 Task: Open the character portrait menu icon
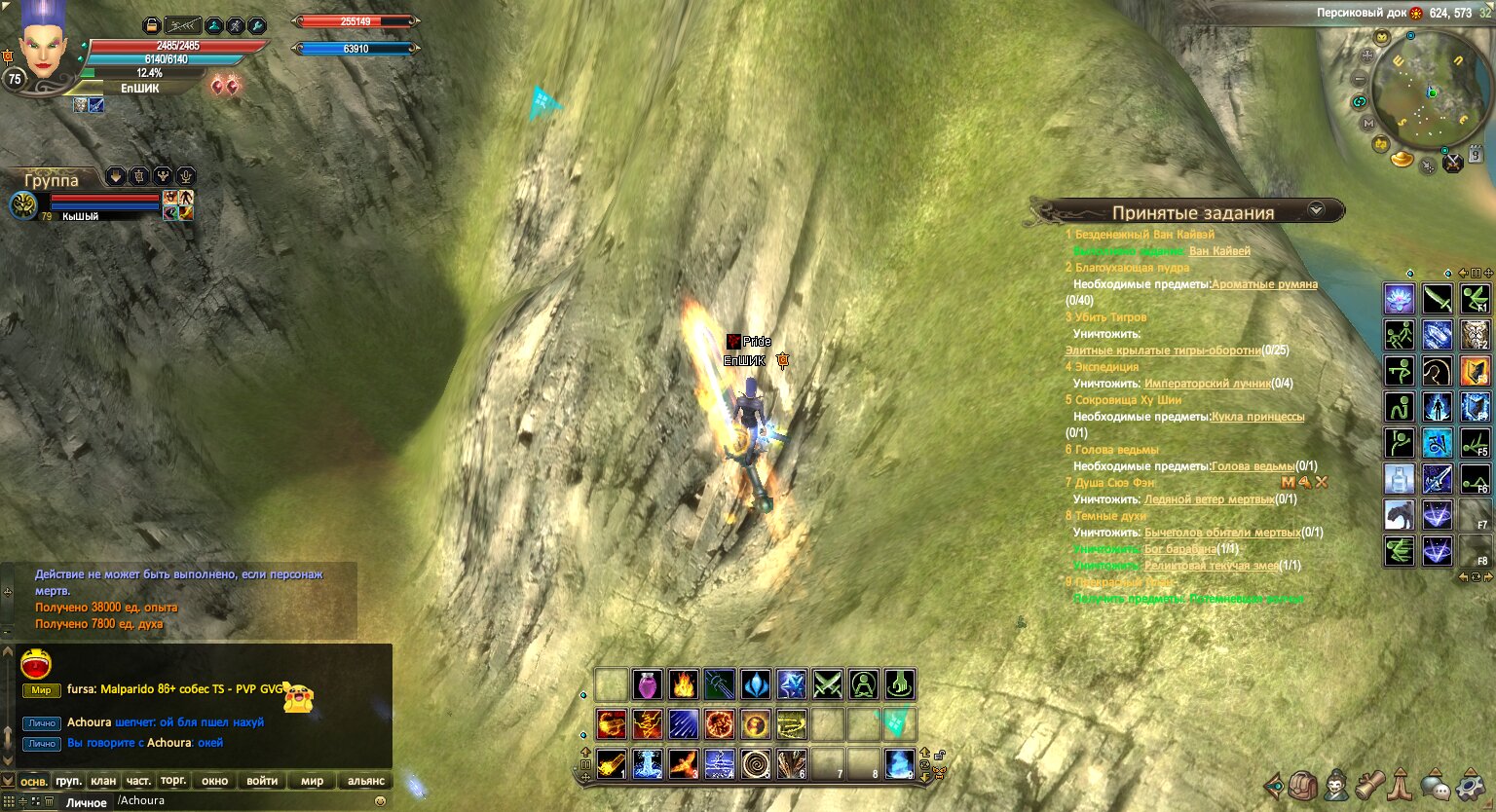coord(1336,785)
